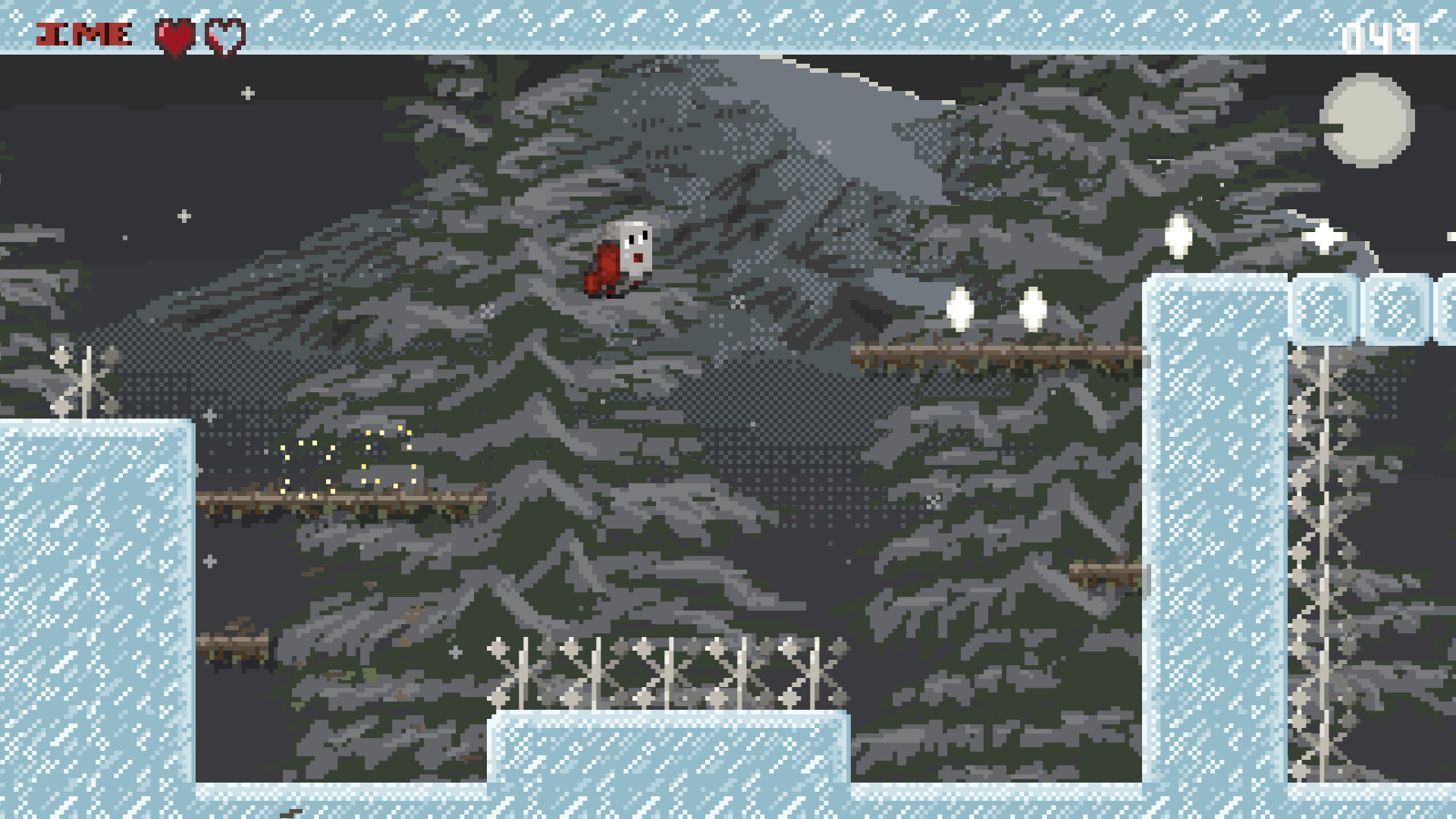Click the half-empty heart next to the full one
Viewport: 1456px width, 819px height.
225,33
